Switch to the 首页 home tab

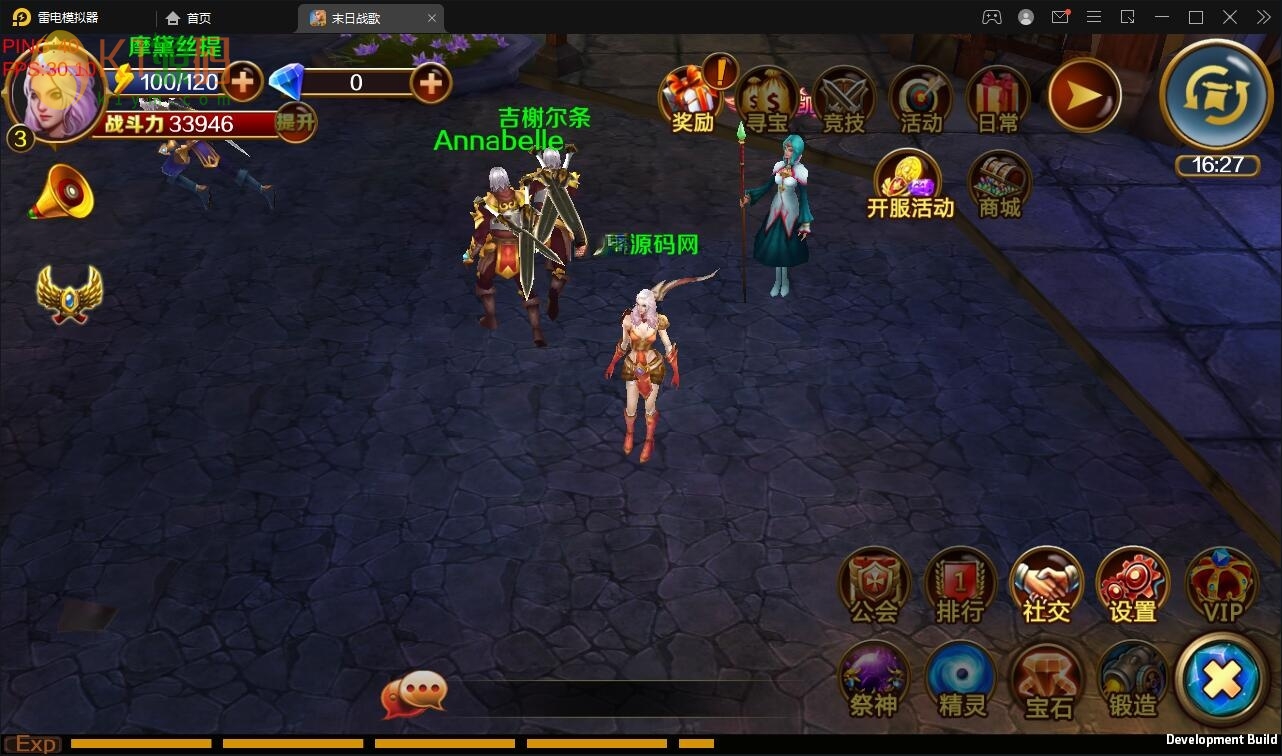[x=193, y=17]
